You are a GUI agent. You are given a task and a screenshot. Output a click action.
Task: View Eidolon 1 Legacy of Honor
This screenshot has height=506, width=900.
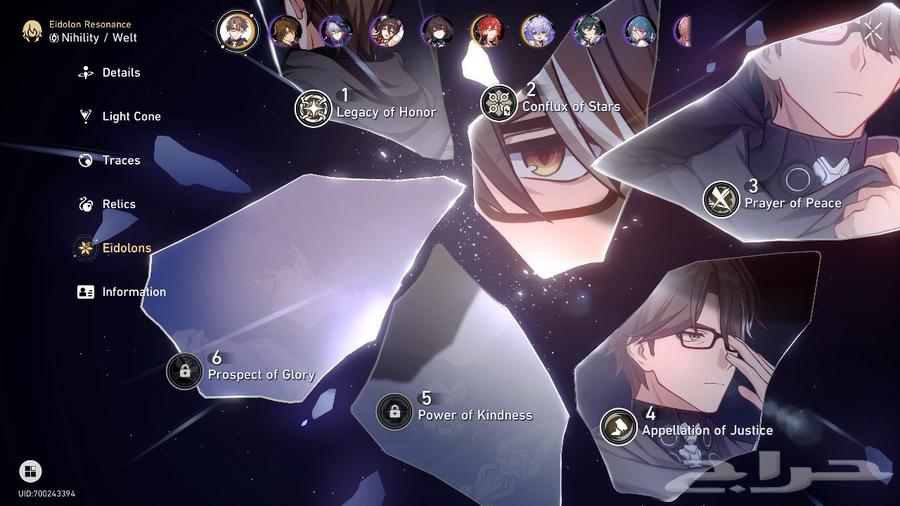(313, 108)
